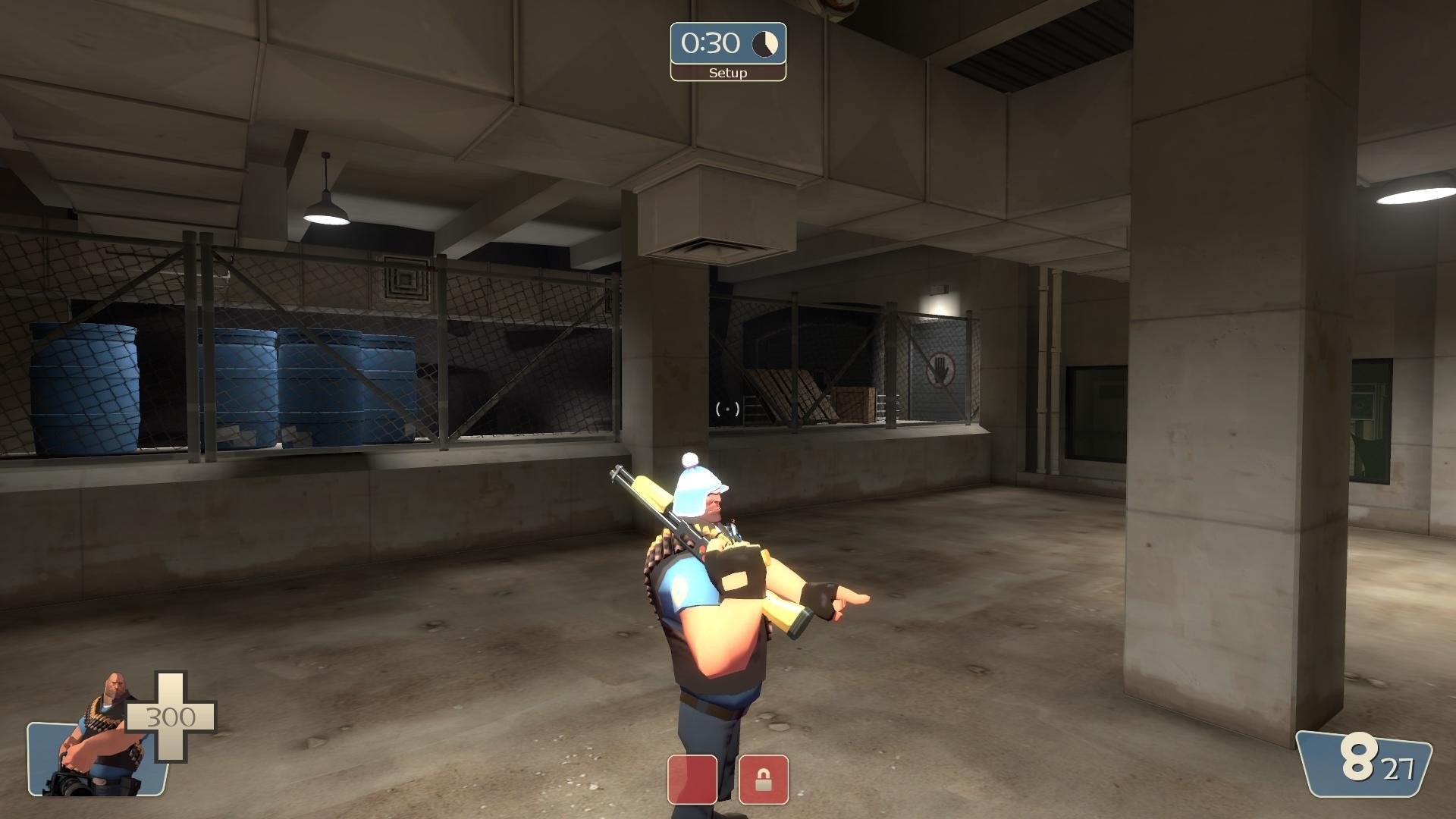The width and height of the screenshot is (1456, 819).
Task: Click the red control point icon
Action: 692,779
